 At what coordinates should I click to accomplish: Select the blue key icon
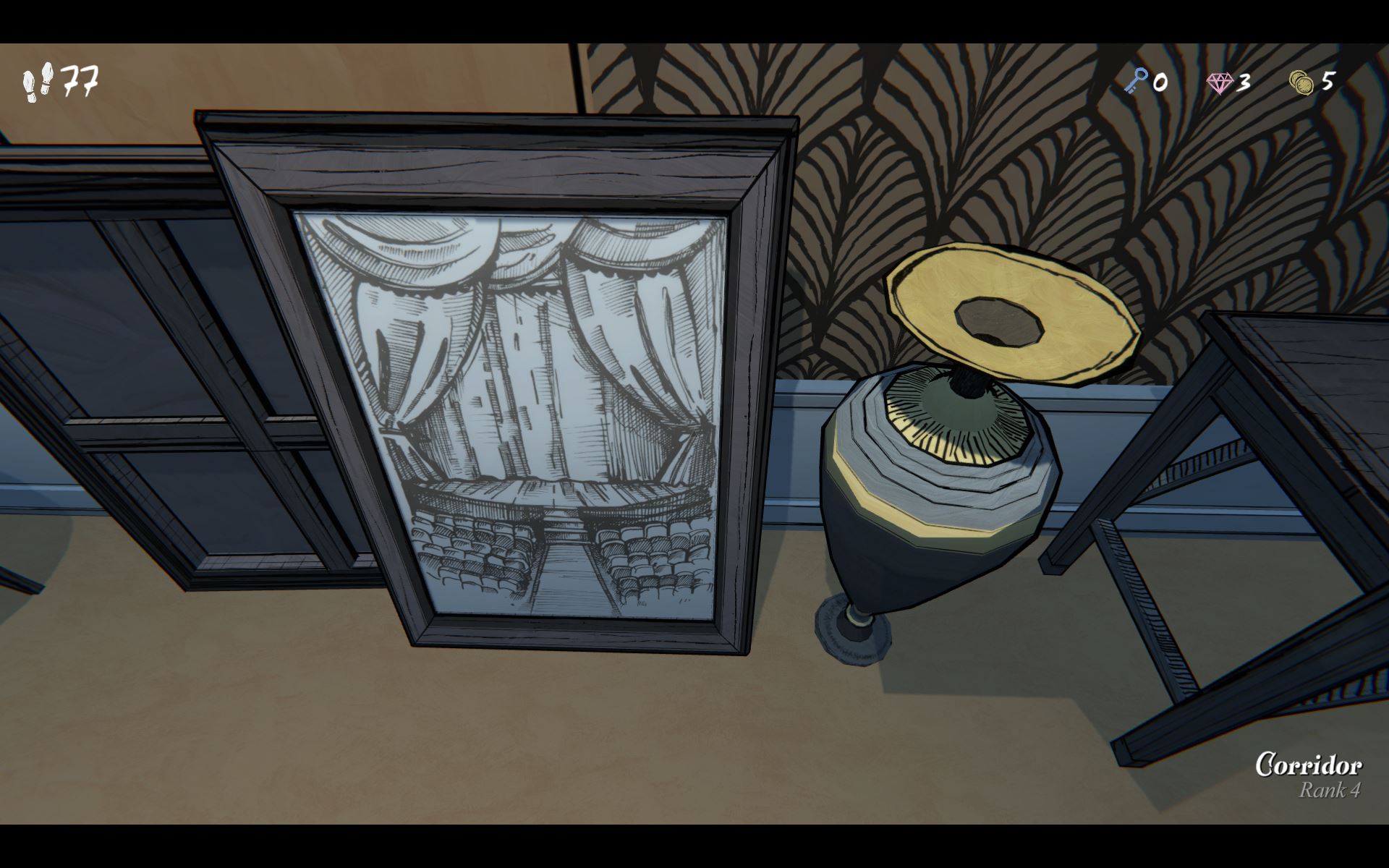tap(1136, 81)
